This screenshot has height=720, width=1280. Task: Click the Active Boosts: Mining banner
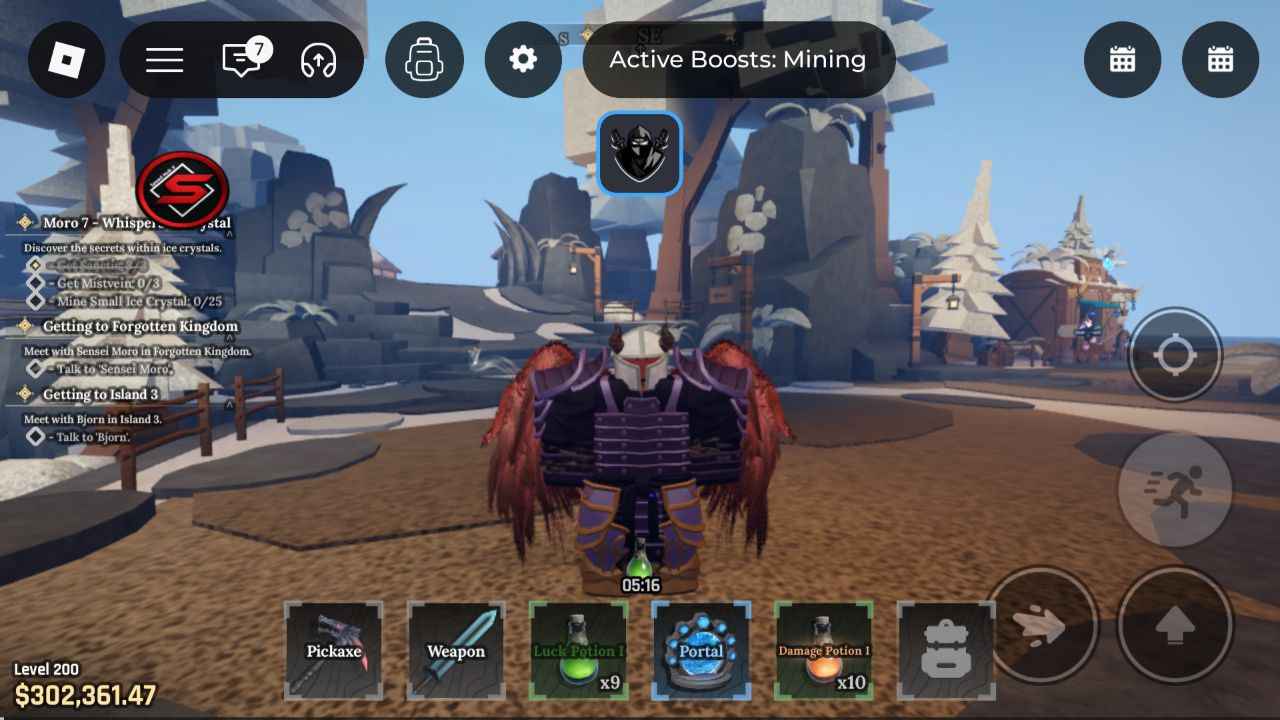tap(737, 59)
